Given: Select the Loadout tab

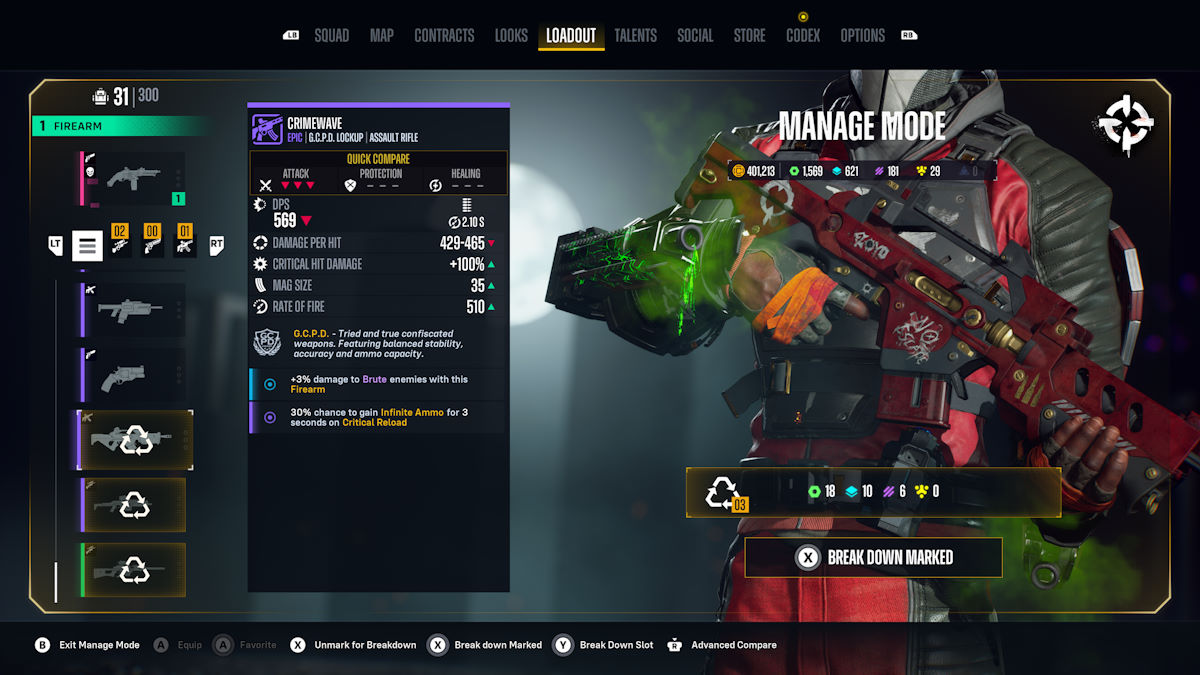Looking at the screenshot, I should click(x=571, y=35).
